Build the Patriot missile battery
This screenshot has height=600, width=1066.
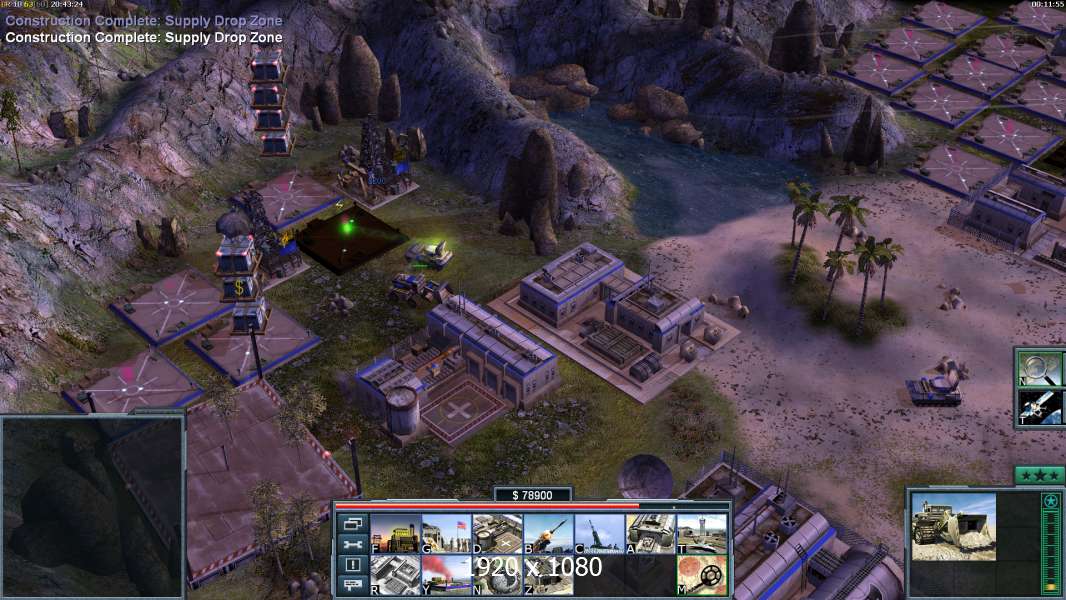tap(548, 534)
